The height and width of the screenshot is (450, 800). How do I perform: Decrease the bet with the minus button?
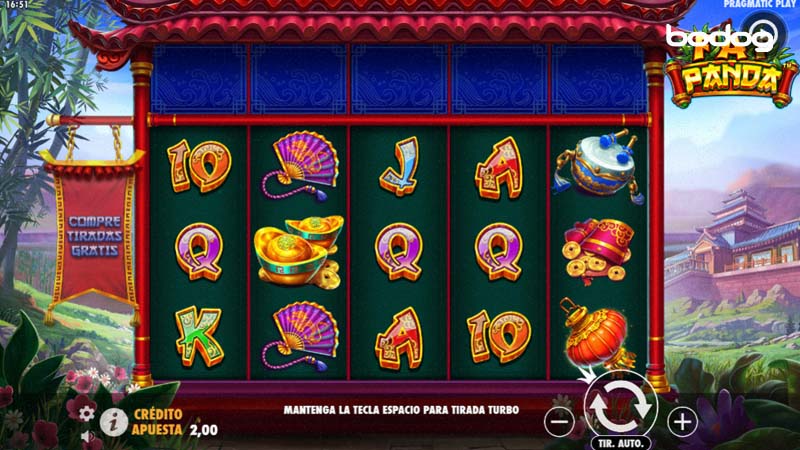[560, 422]
